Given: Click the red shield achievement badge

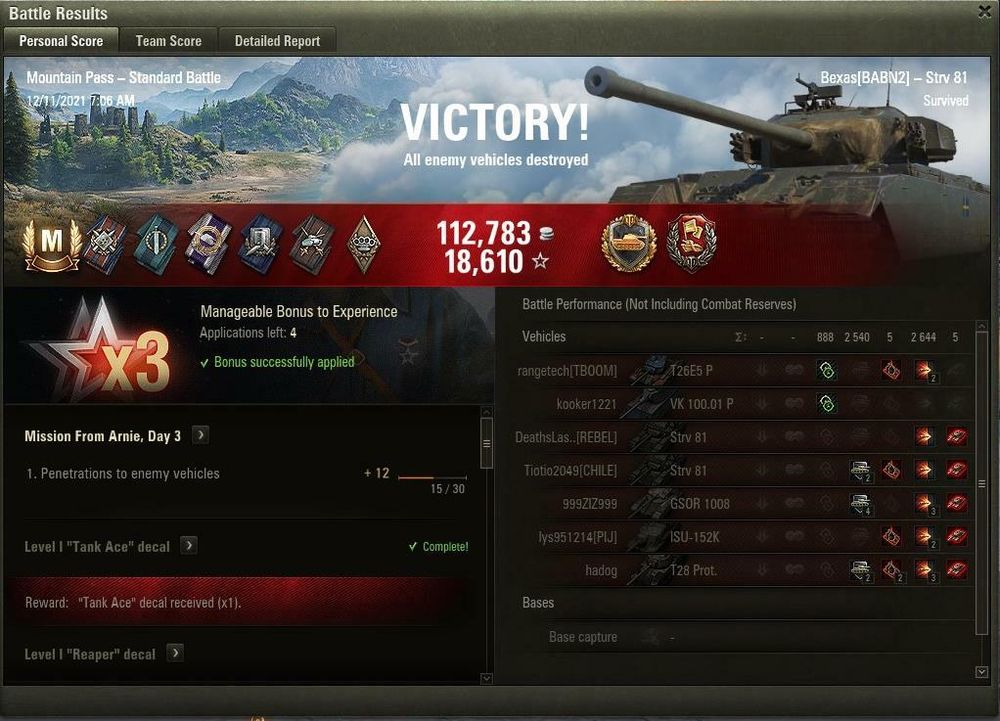Looking at the screenshot, I should point(692,244).
